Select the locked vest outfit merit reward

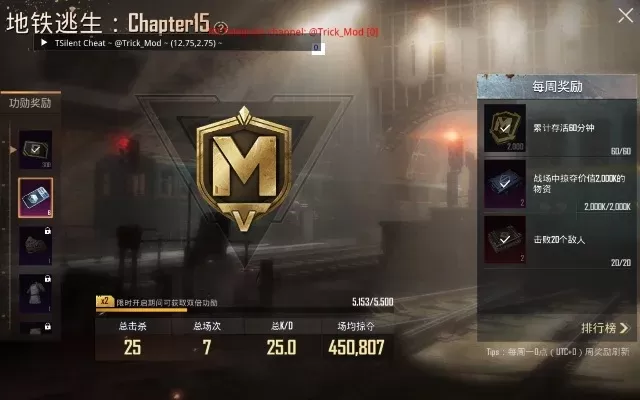pos(35,293)
